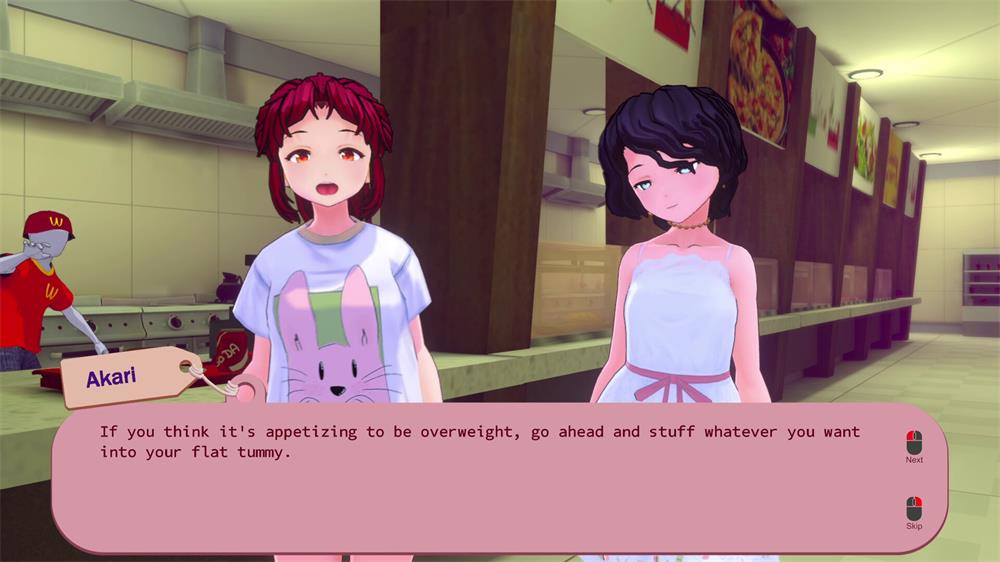The image size is (1000, 562).
Task: Advance Akari's dialogue text box
Action: 480,480
